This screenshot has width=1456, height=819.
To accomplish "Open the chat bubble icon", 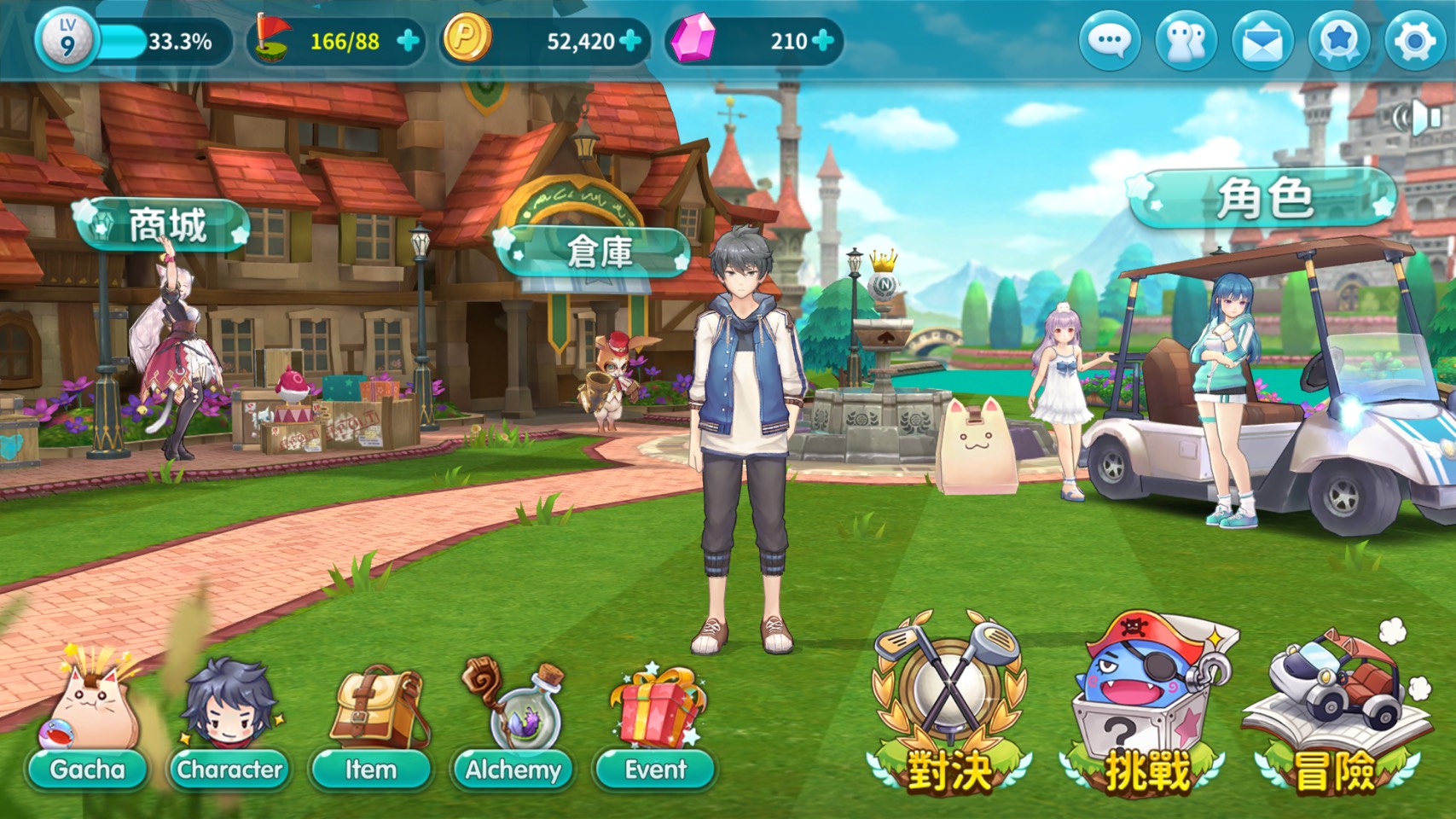I will (1110, 41).
